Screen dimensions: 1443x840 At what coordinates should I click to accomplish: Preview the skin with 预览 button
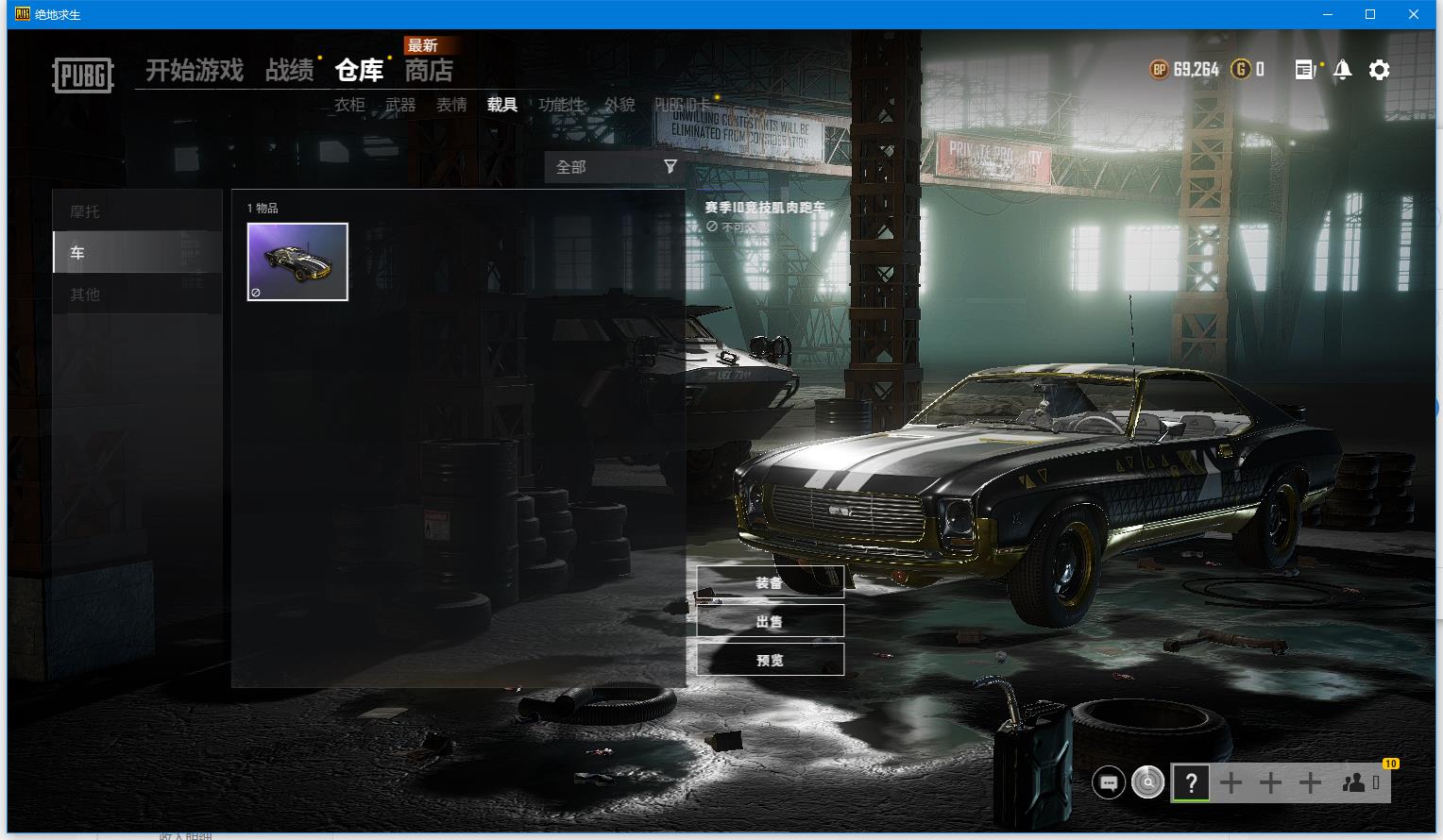(x=770, y=660)
